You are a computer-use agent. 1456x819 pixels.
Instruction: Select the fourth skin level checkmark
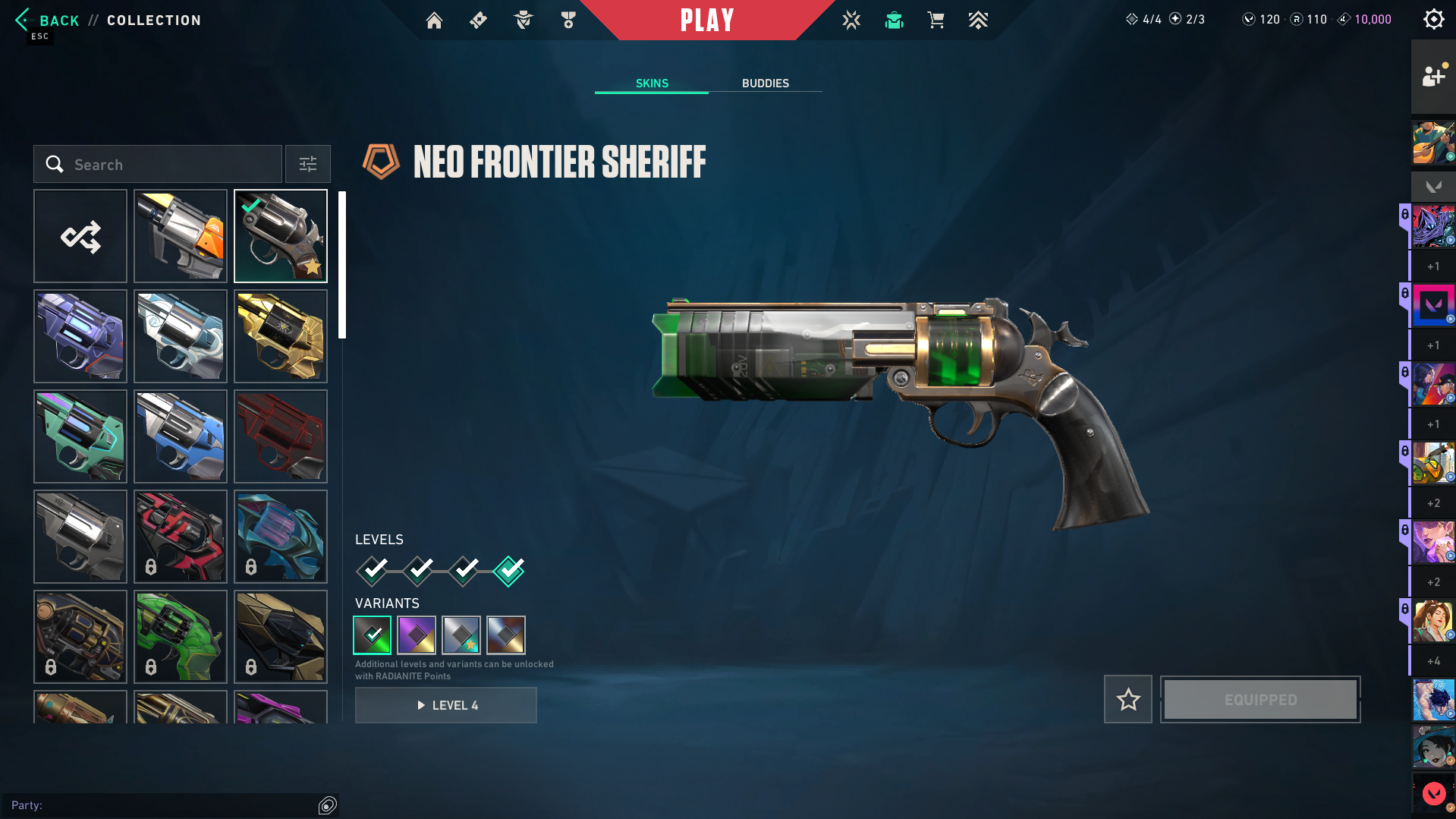coord(508,571)
